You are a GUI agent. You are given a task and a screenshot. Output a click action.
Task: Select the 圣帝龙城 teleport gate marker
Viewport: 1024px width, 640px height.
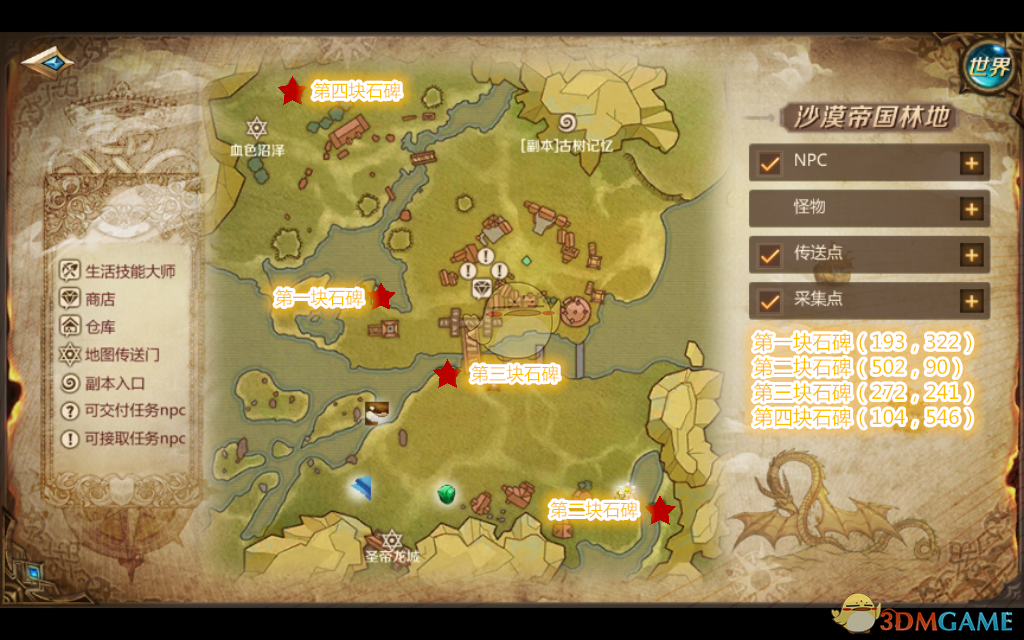click(x=392, y=540)
